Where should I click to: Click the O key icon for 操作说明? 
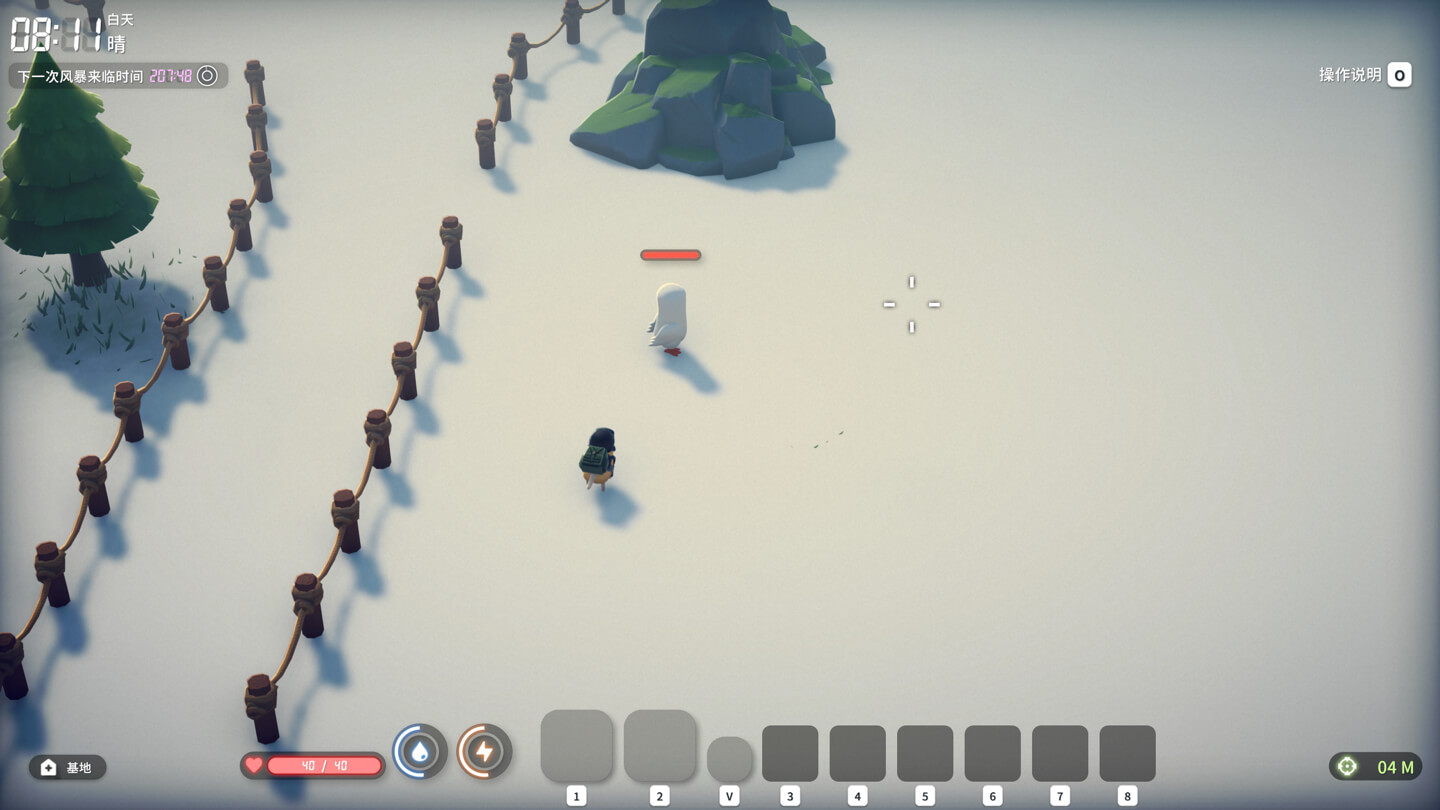(1399, 74)
